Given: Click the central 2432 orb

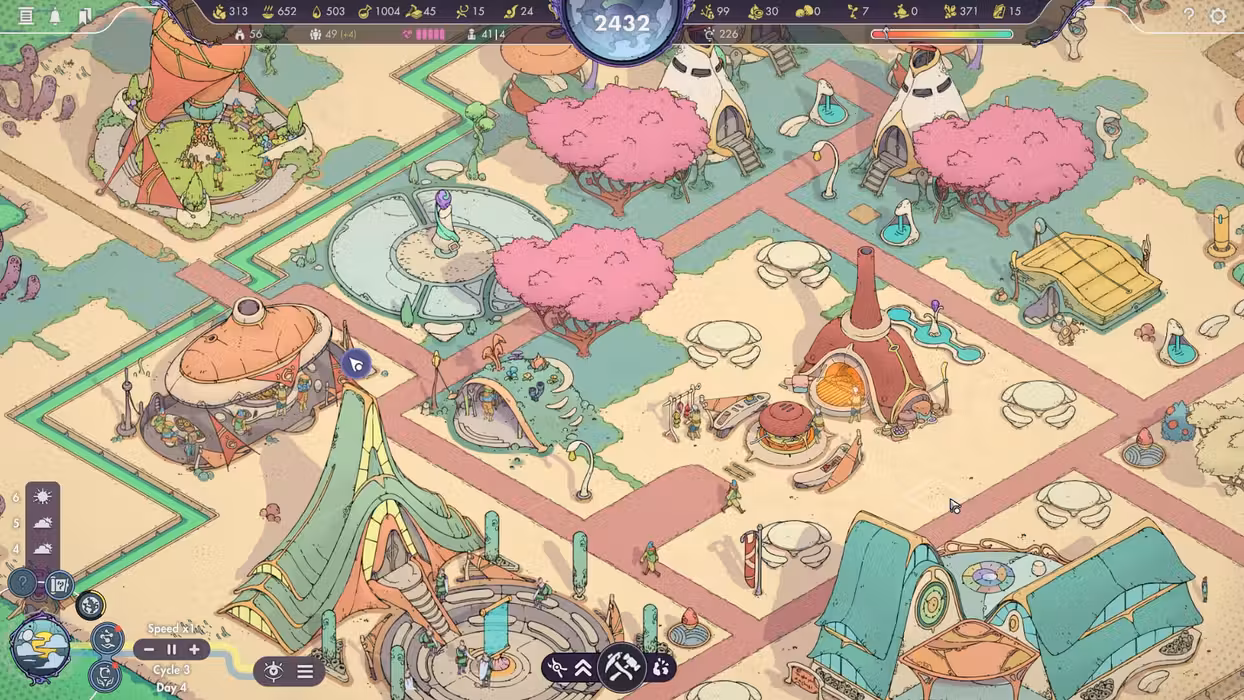Looking at the screenshot, I should (x=622, y=24).
